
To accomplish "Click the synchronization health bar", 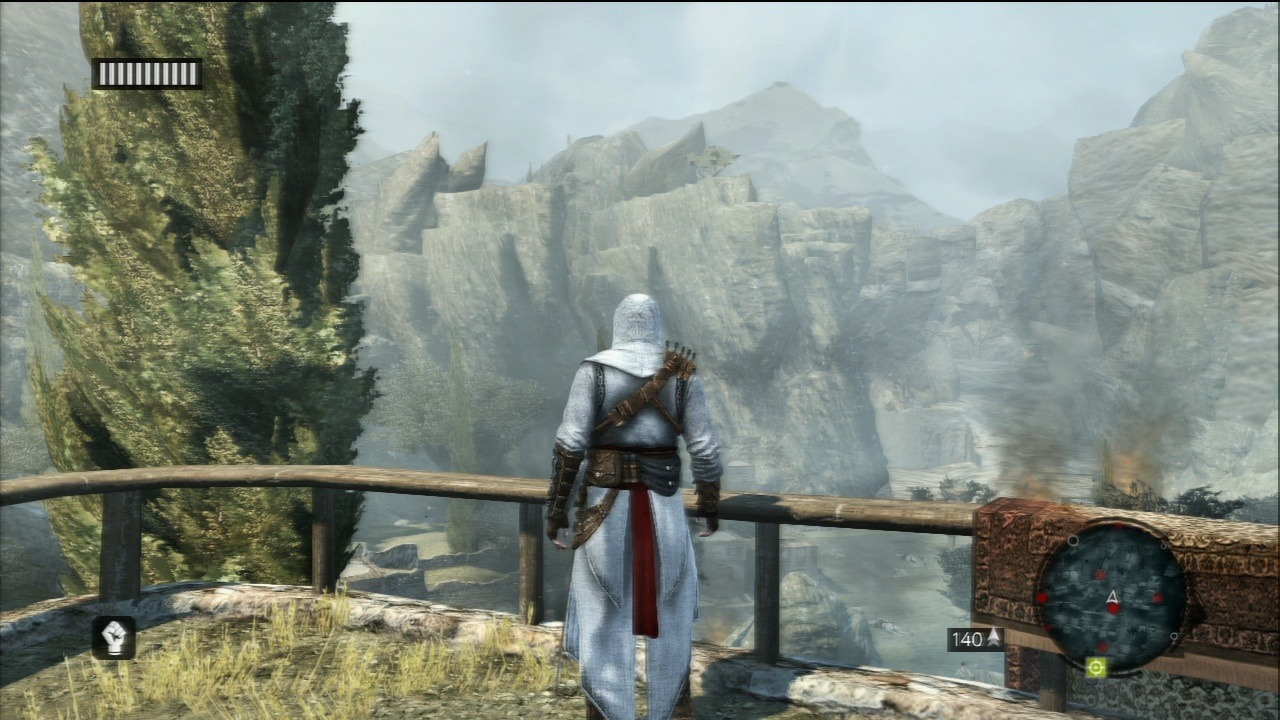I will coord(147,72).
